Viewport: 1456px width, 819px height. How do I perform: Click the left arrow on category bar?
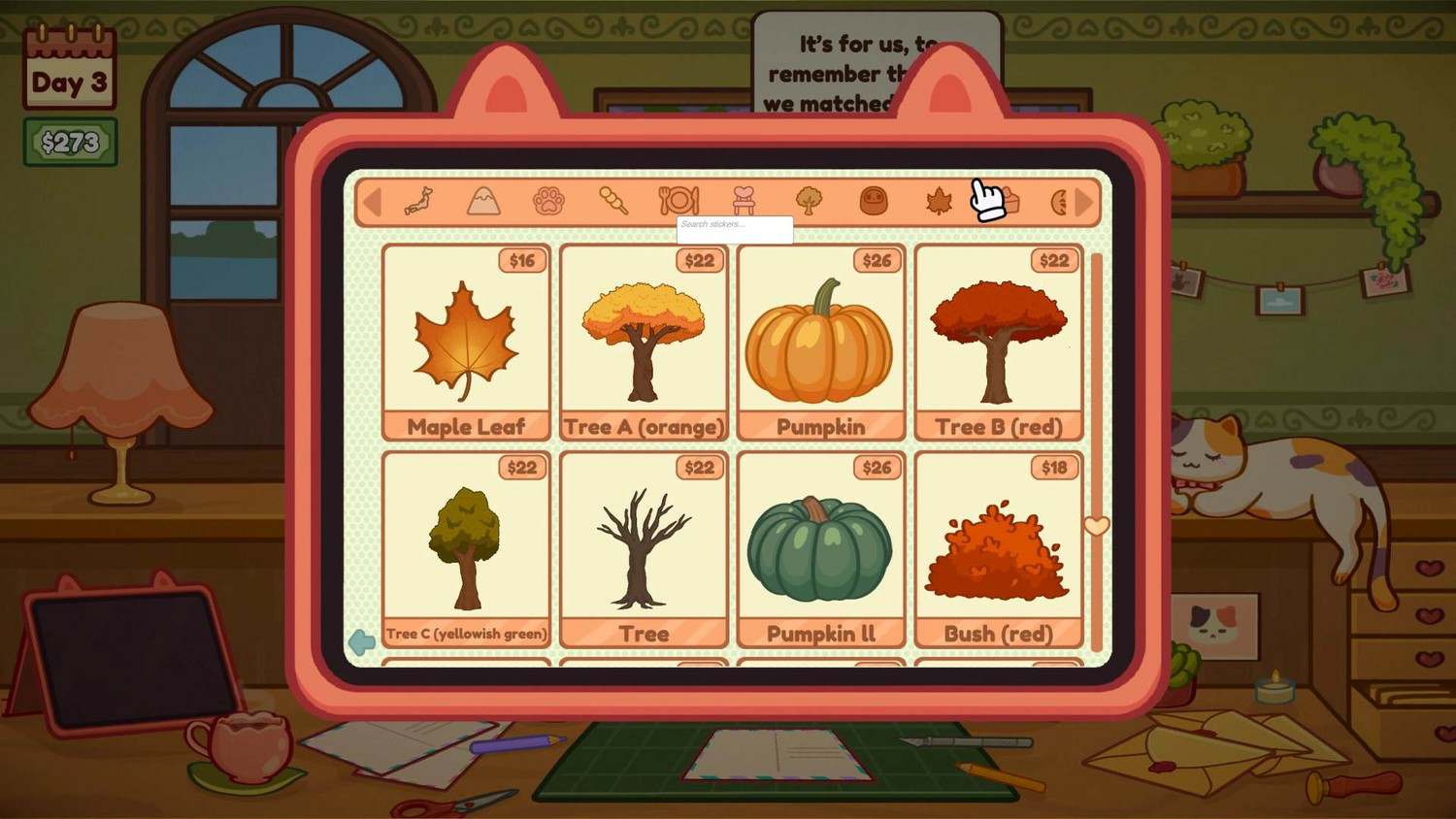click(x=371, y=202)
